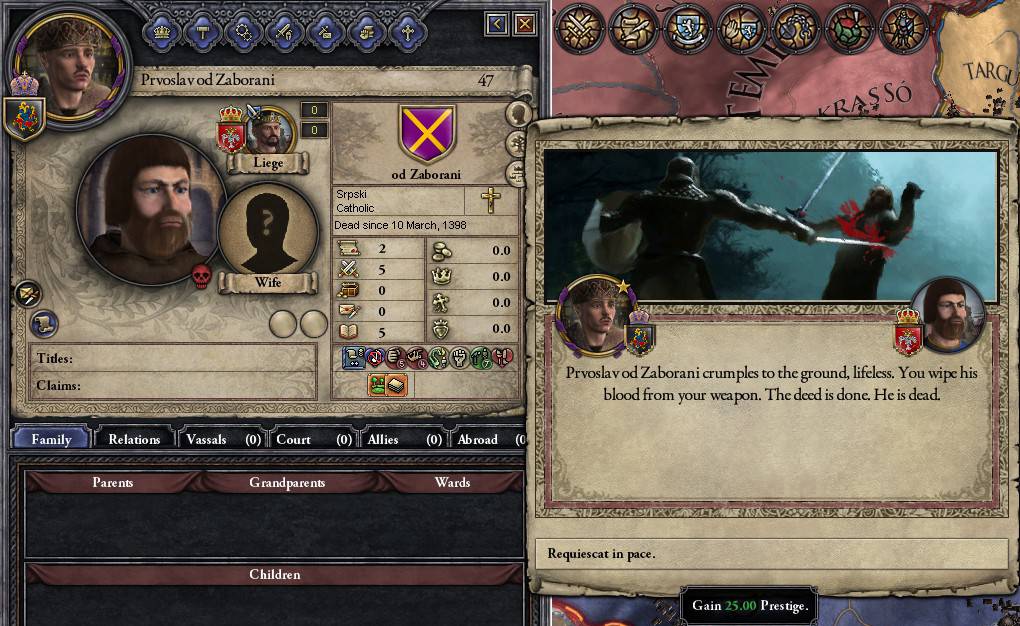1020x626 pixels.
Task: Open the cross icon menu in top bar
Action: pos(407,32)
